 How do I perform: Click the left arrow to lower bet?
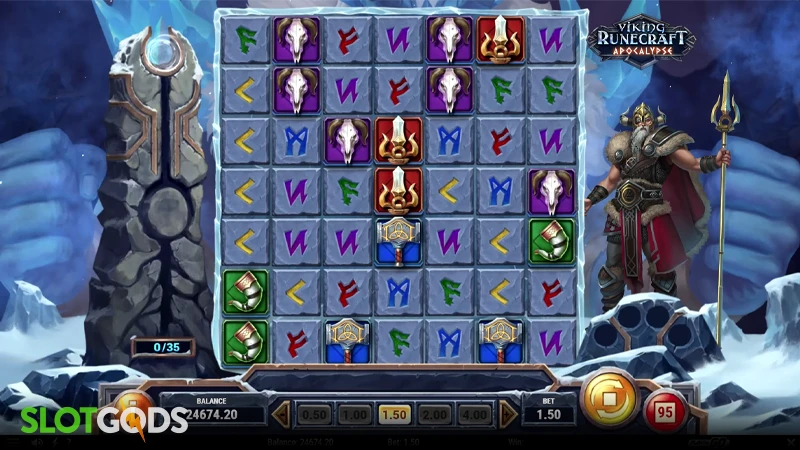click(283, 414)
